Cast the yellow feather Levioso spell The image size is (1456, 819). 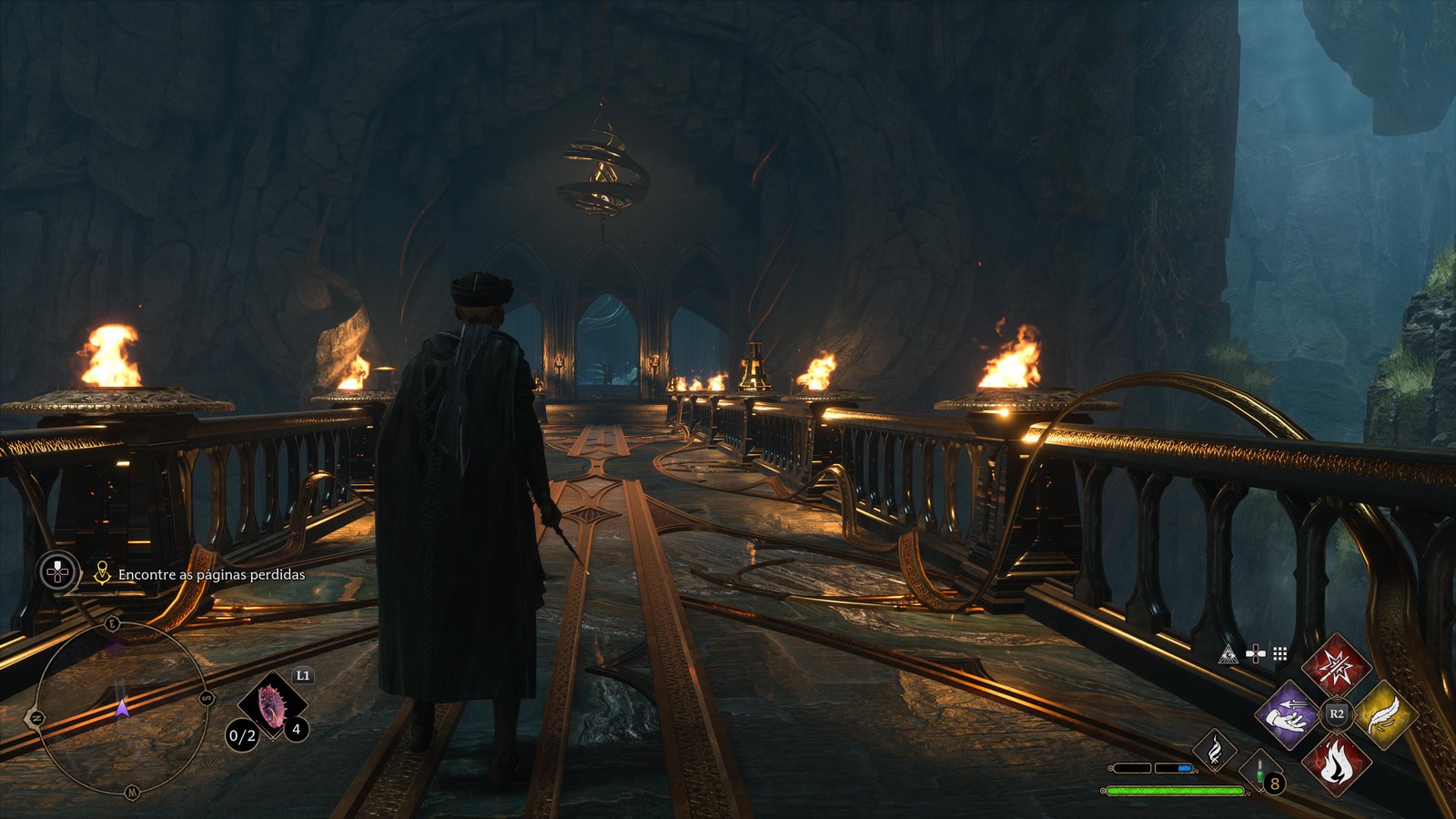1385,715
